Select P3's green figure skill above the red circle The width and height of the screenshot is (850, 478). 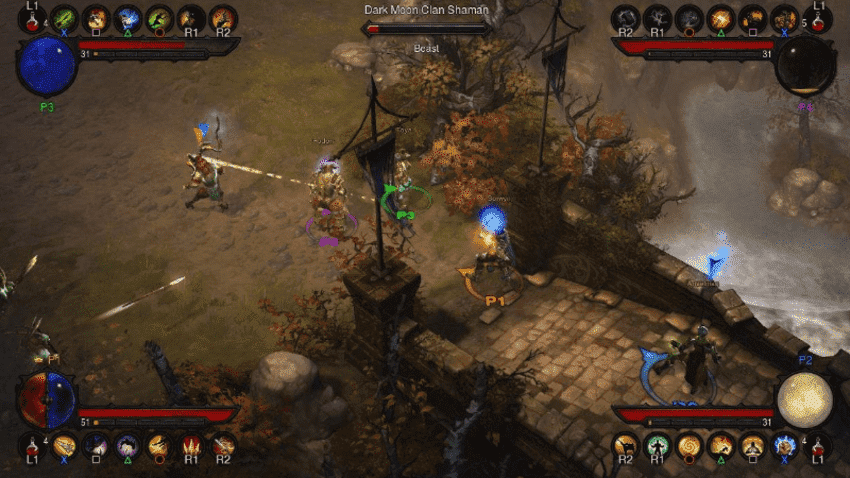pos(159,17)
